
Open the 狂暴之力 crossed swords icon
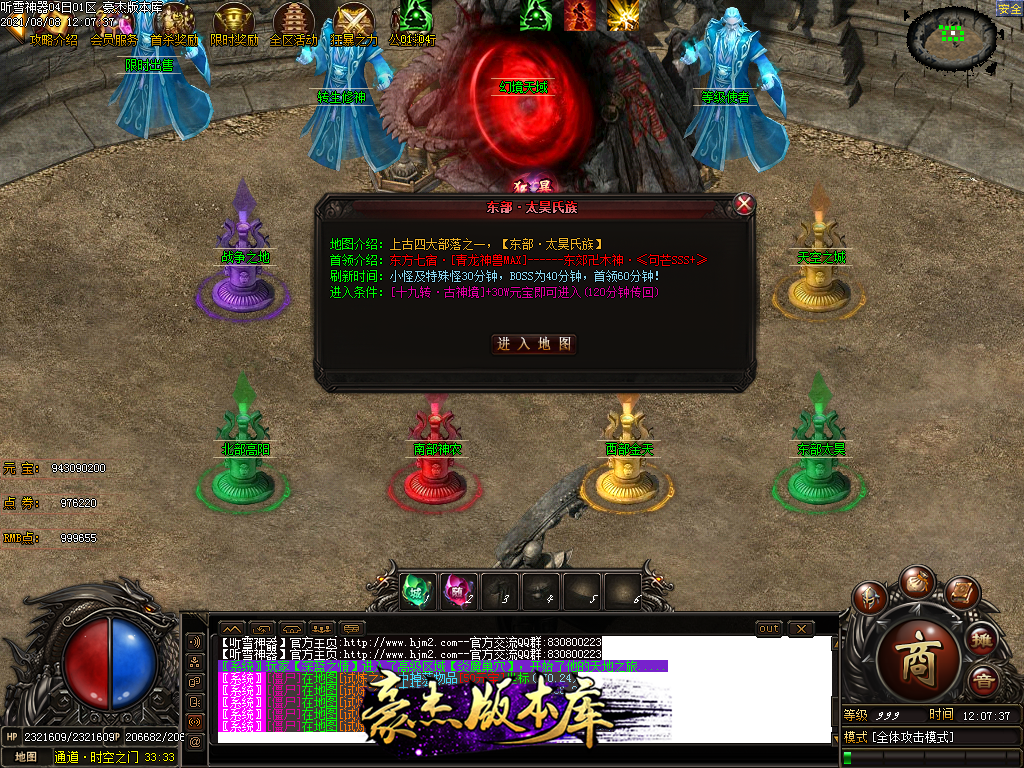354,24
